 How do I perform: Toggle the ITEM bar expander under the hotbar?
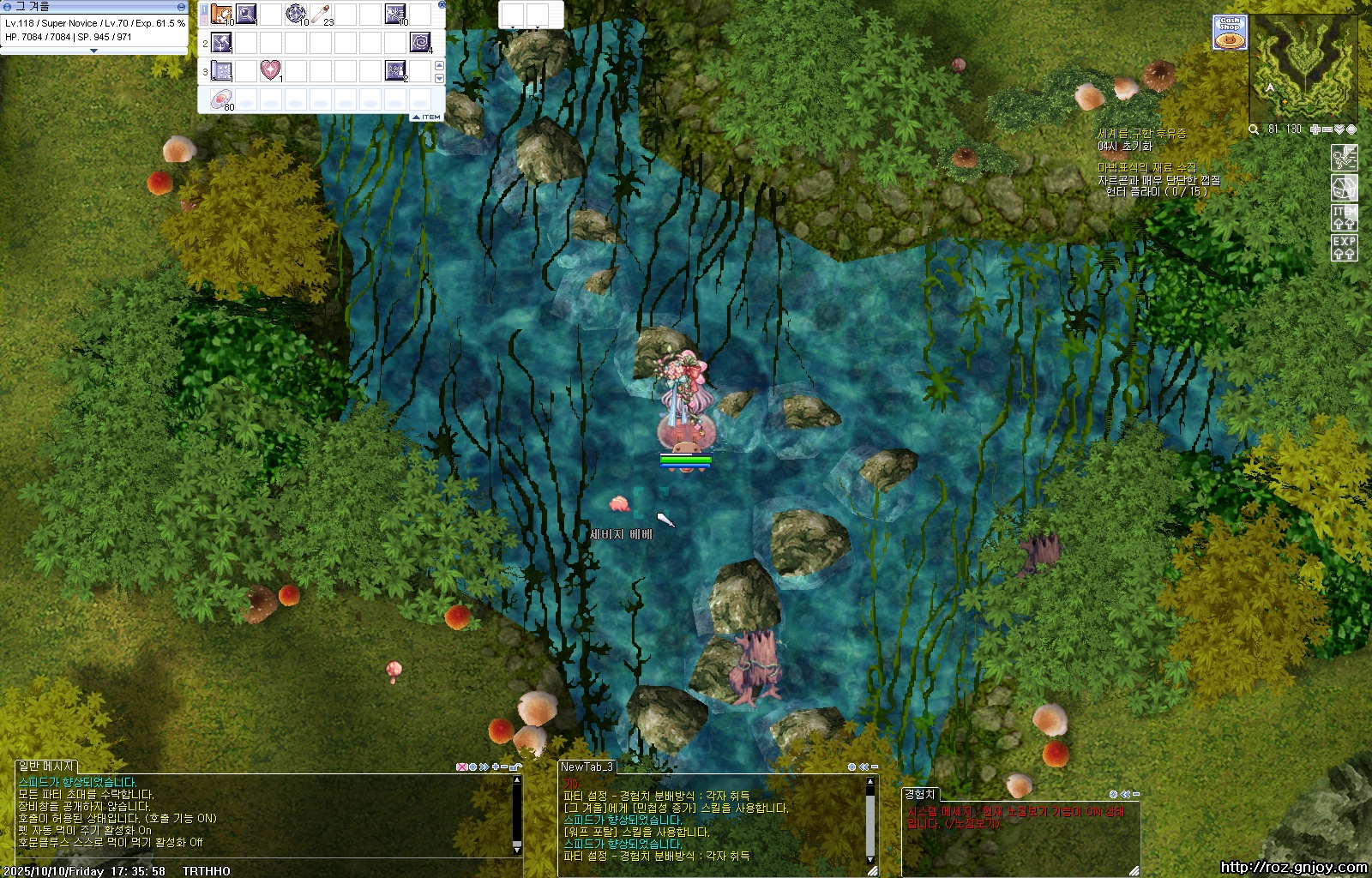[x=427, y=117]
